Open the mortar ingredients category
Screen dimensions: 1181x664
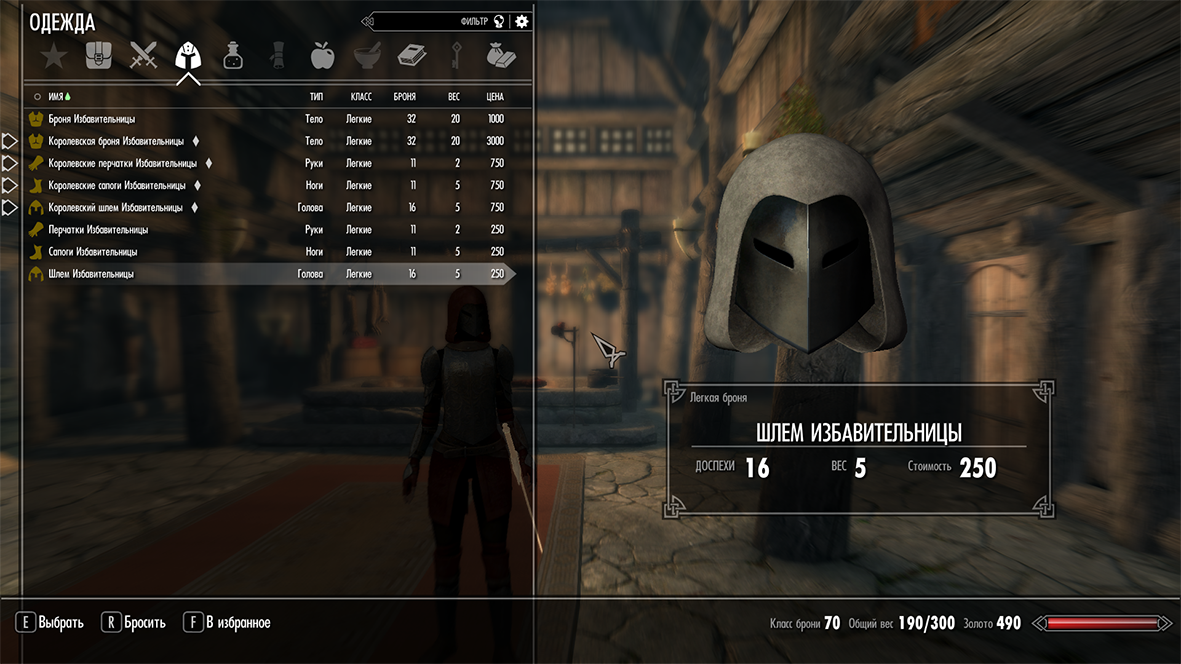click(367, 56)
